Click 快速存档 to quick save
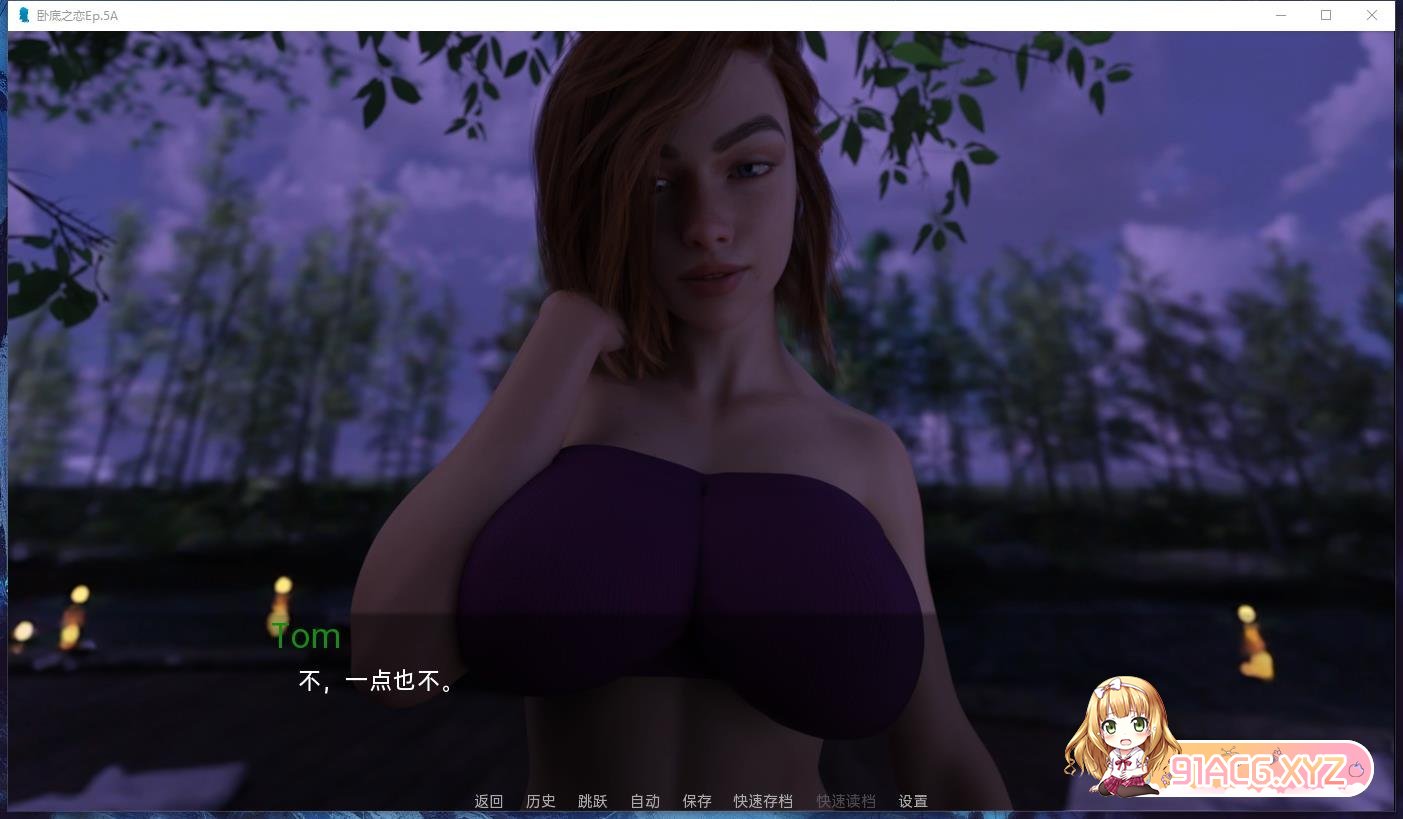1403x819 pixels. (x=762, y=800)
